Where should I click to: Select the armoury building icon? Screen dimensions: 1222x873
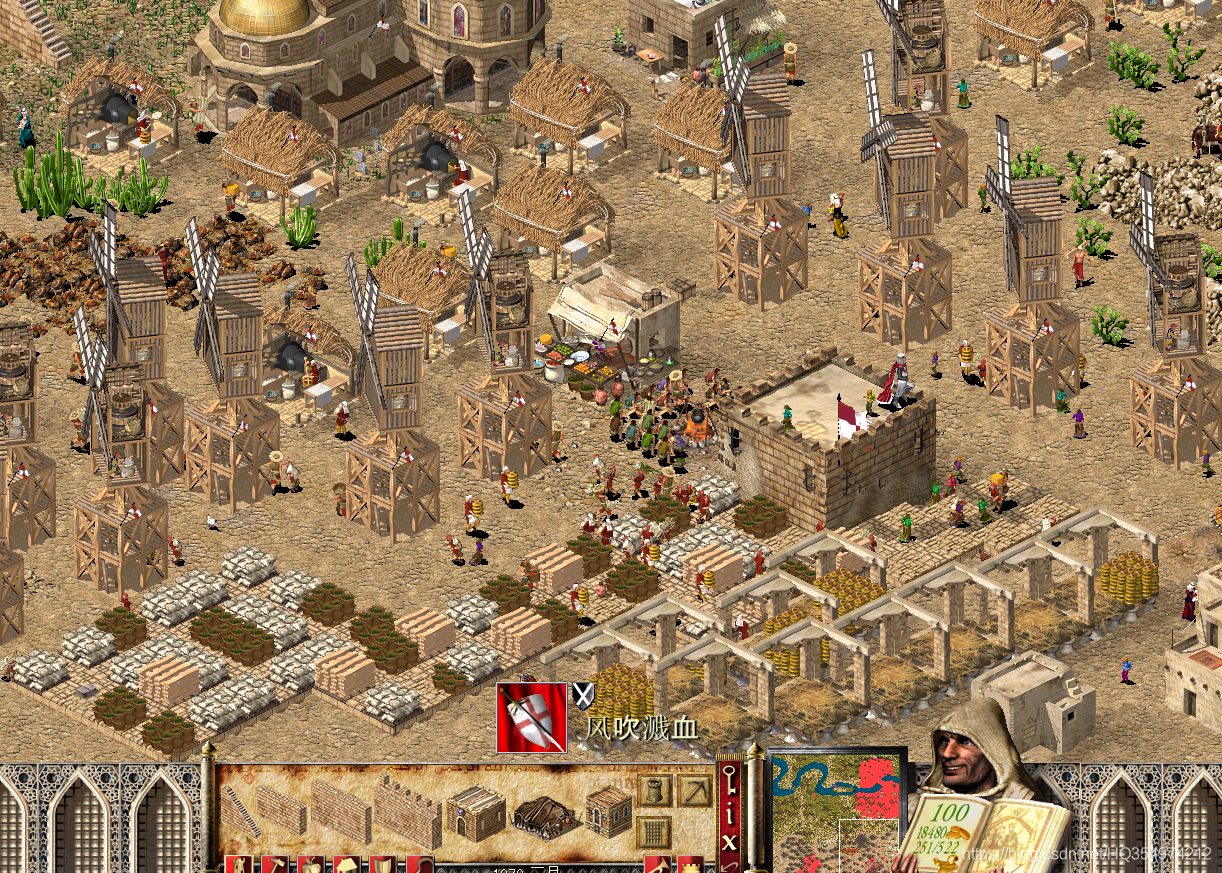608,810
